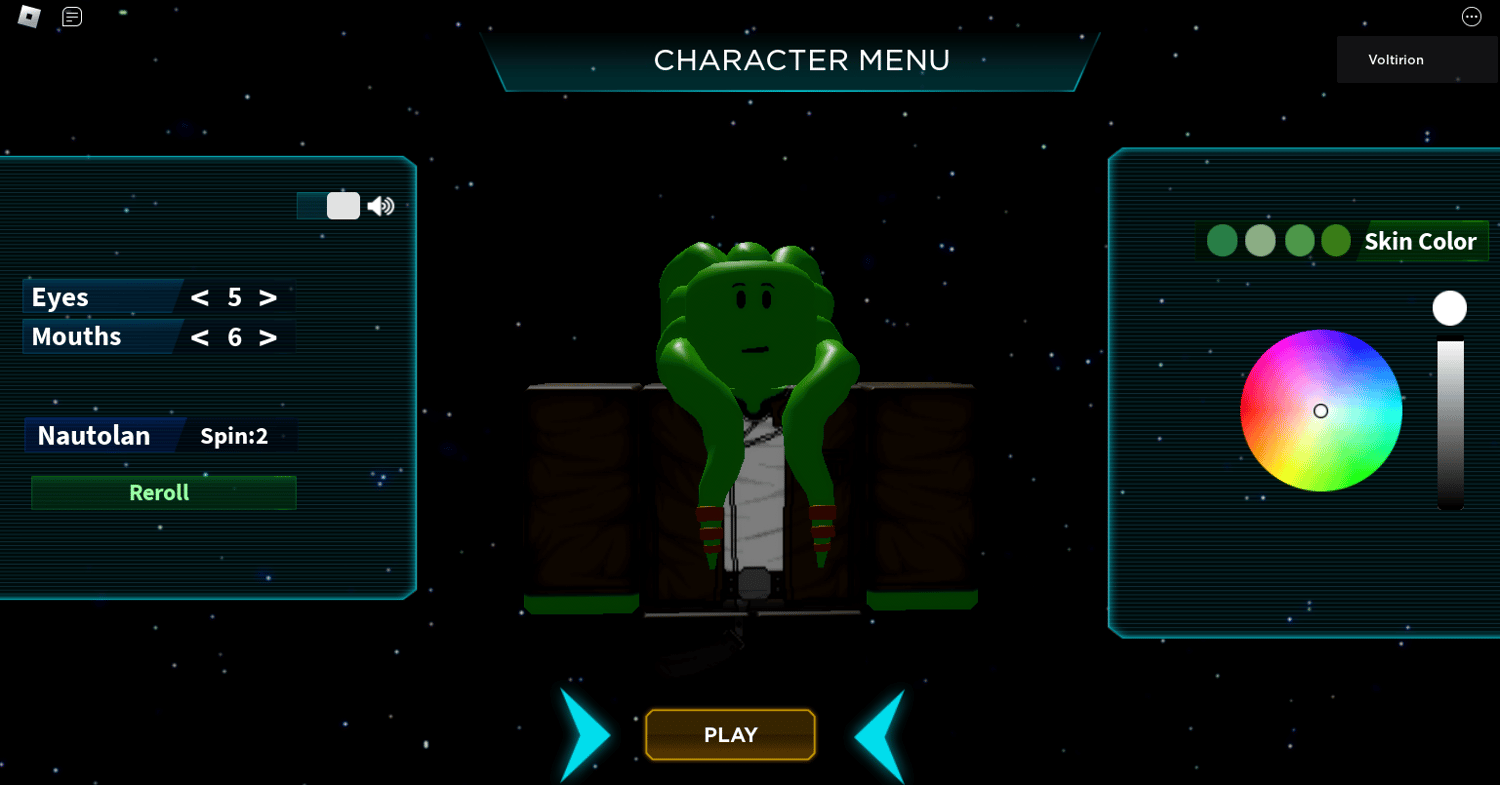Select next Eyes style with right arrow

coord(268,298)
